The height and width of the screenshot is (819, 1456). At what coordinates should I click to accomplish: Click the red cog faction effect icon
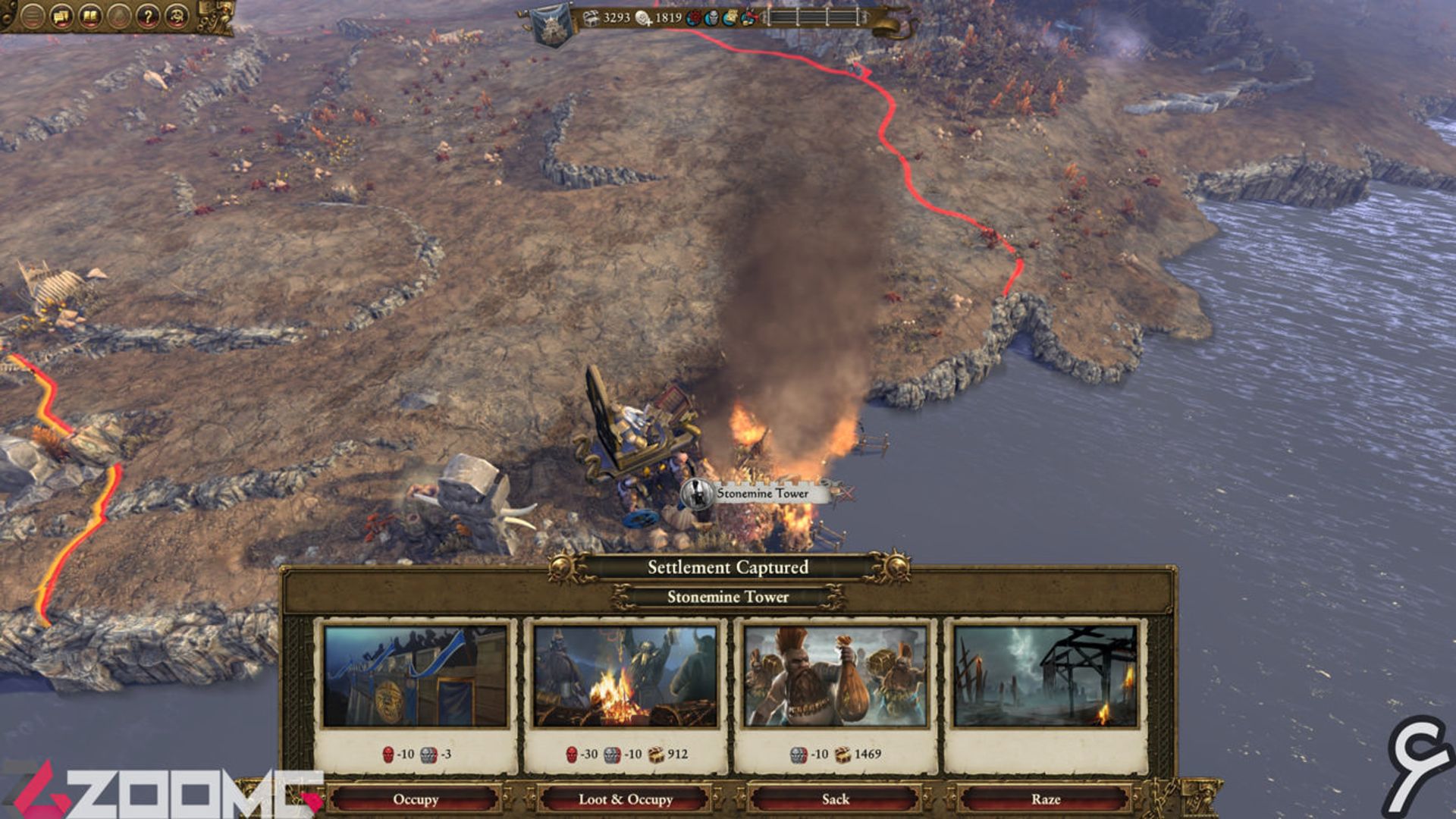click(x=693, y=17)
